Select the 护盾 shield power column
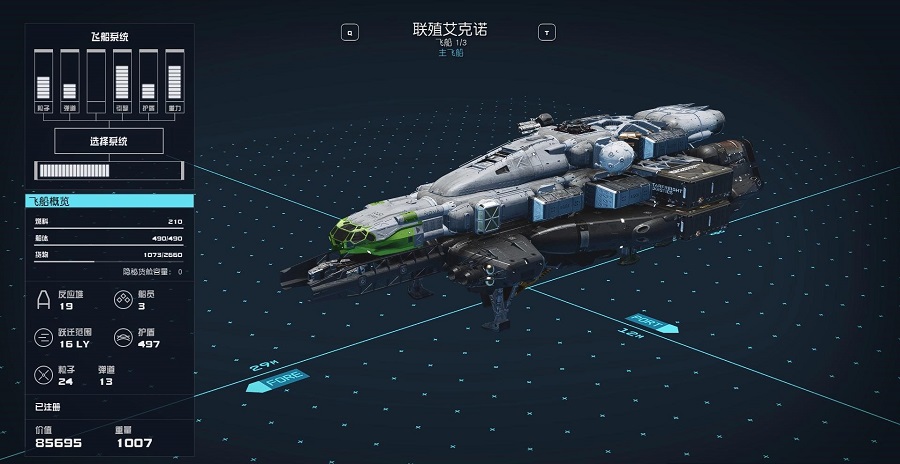 click(148, 82)
